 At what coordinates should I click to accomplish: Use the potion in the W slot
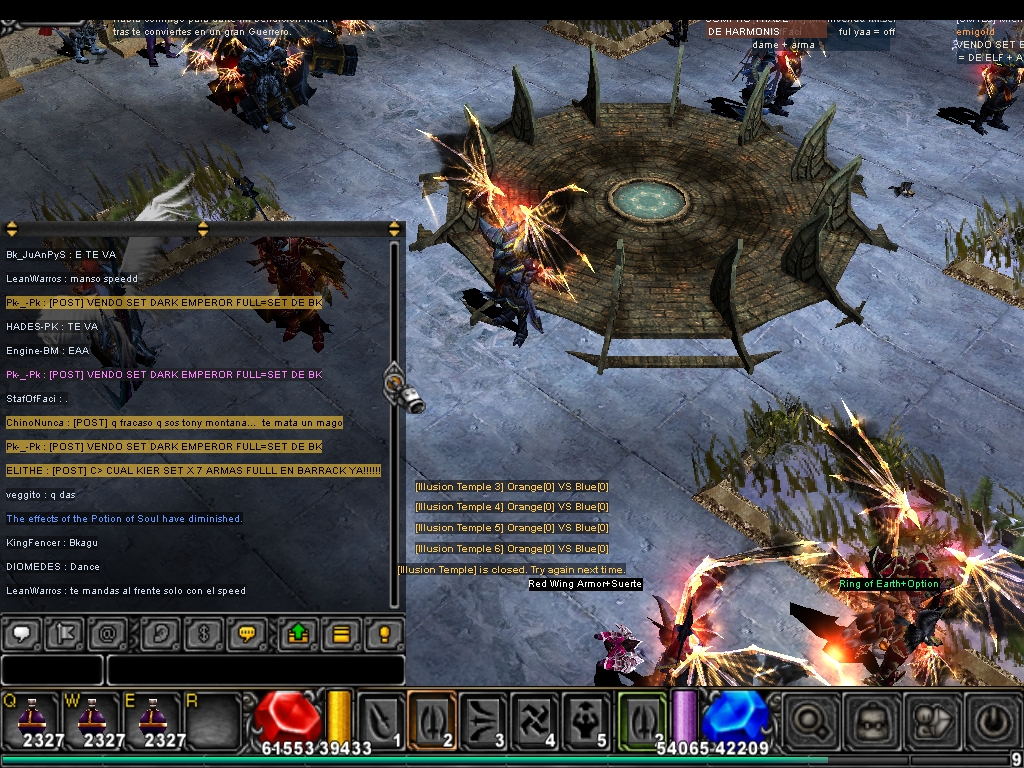tap(91, 718)
